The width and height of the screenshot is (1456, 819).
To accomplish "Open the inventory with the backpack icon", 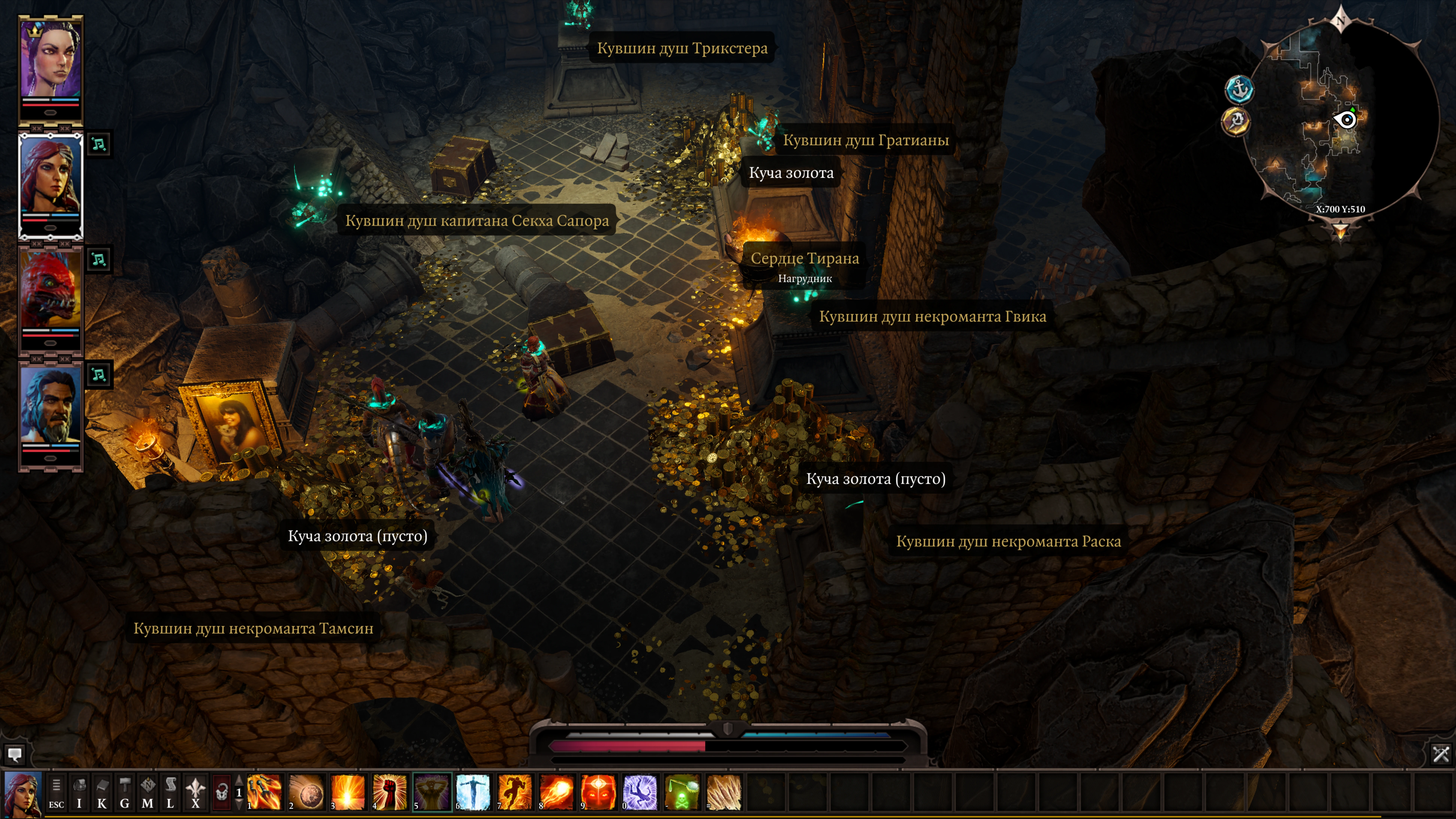I will 79,792.
